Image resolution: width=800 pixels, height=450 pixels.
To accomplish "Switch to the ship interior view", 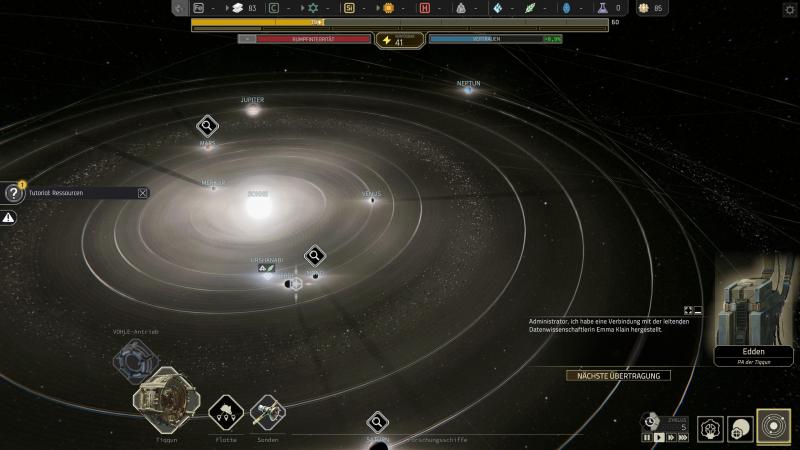I will click(711, 429).
